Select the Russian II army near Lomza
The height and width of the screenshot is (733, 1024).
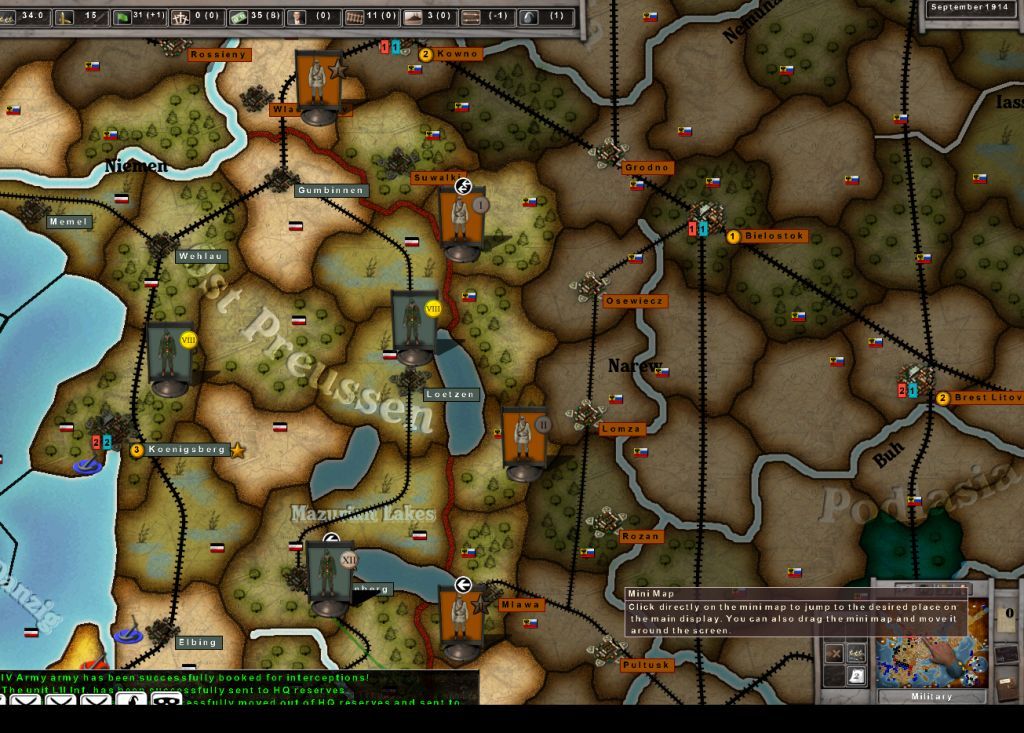(523, 441)
